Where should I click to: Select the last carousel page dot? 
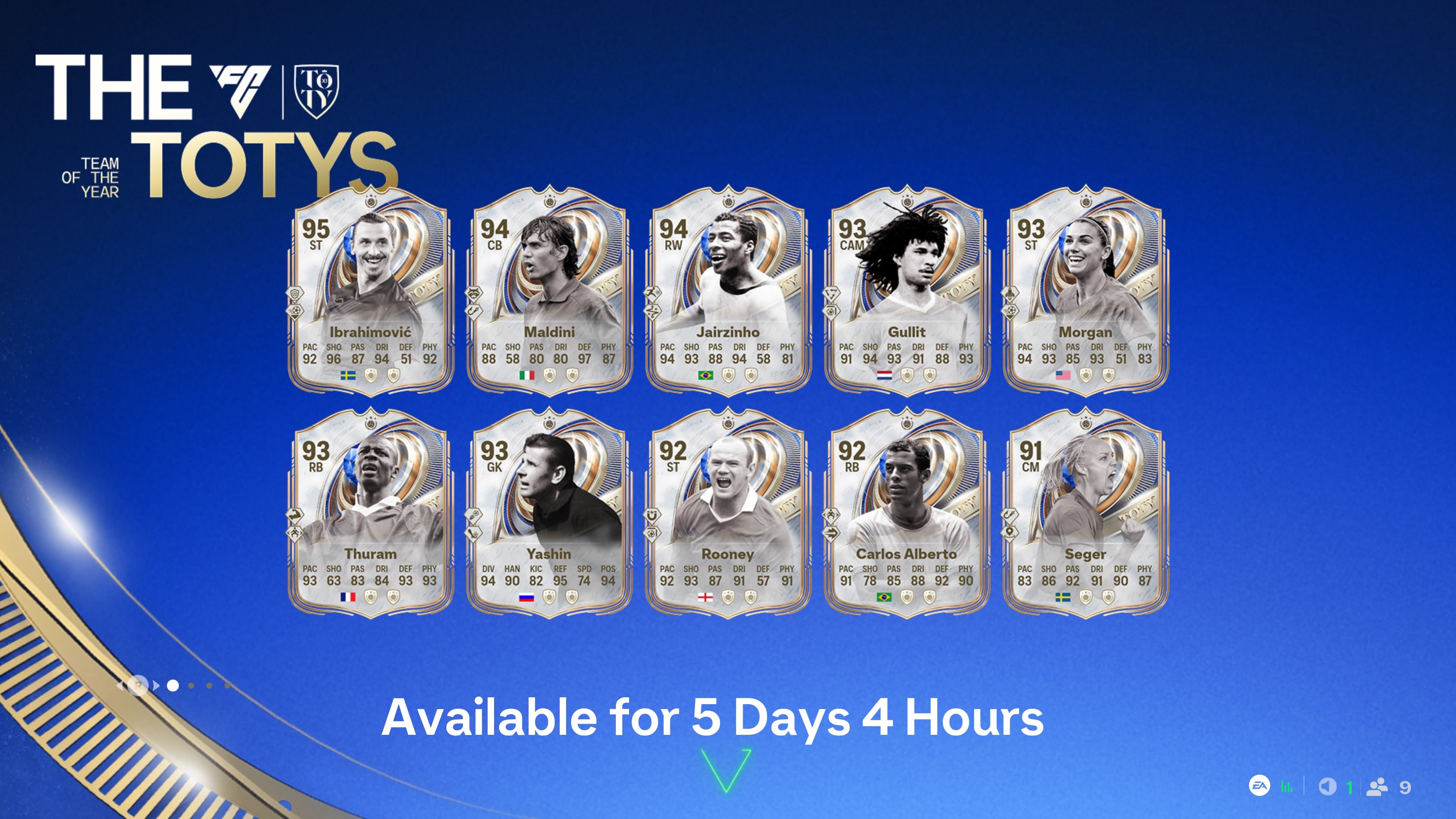click(228, 686)
